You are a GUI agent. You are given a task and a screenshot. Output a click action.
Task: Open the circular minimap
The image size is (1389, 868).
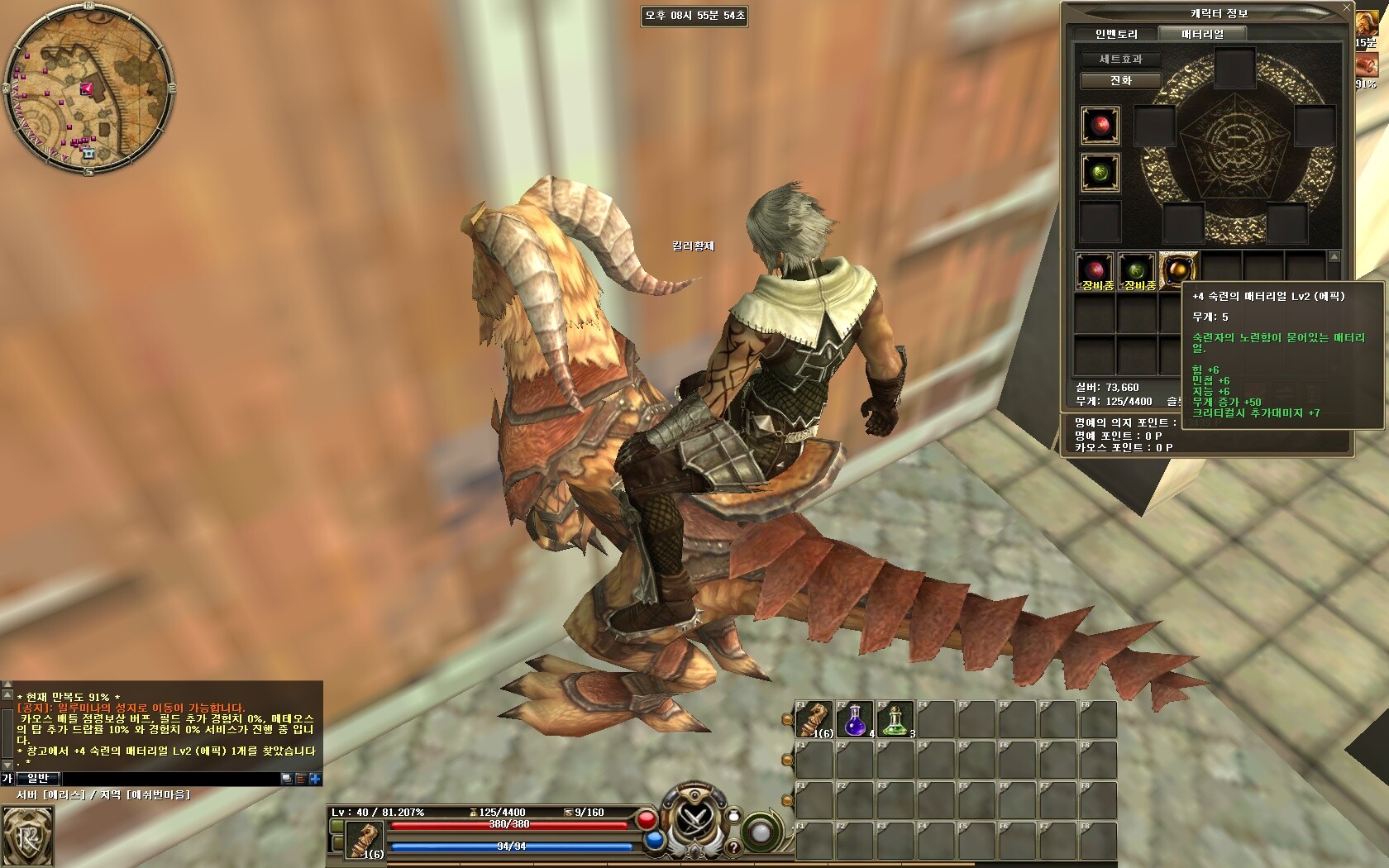click(88, 88)
